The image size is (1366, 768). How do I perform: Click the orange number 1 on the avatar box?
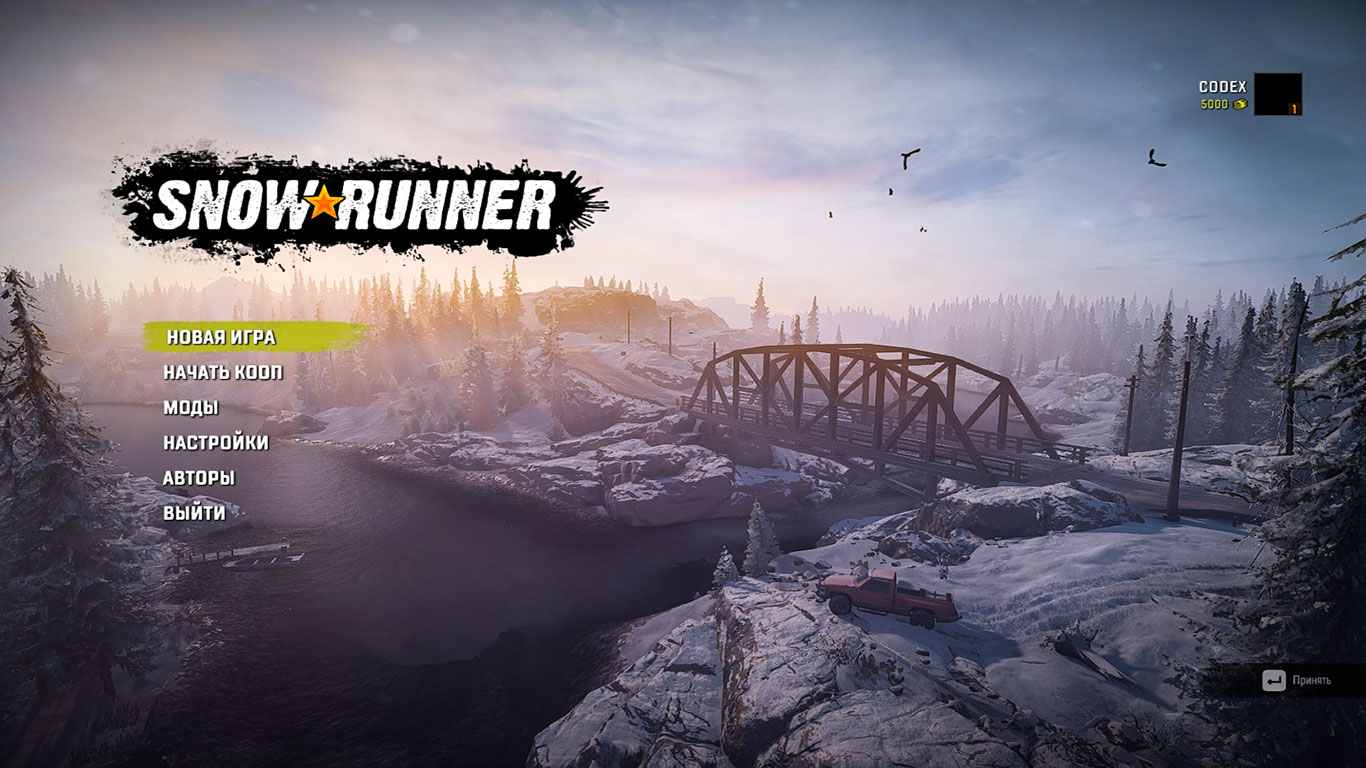[x=1294, y=108]
